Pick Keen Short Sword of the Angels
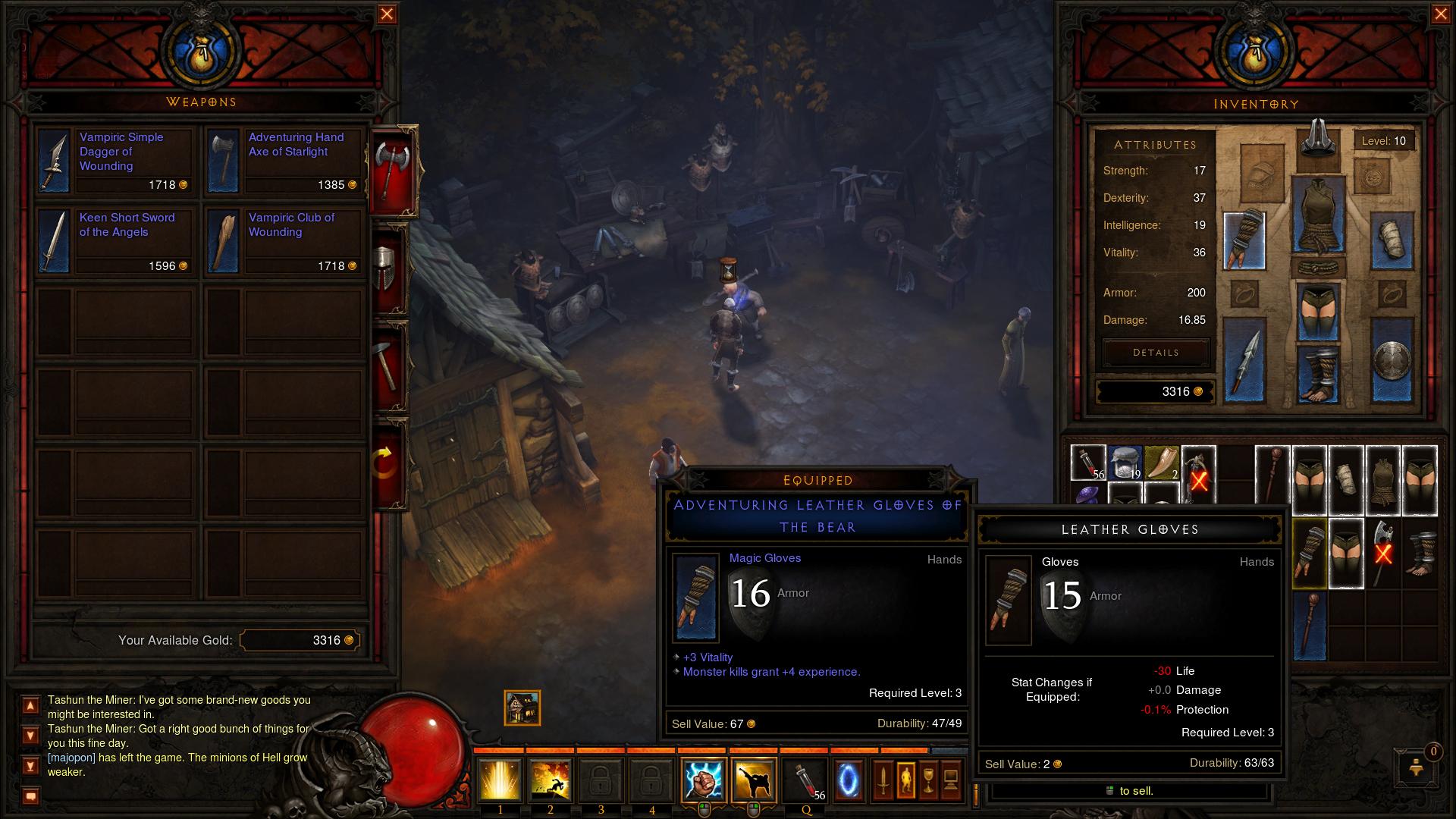1456x819 pixels. point(115,241)
